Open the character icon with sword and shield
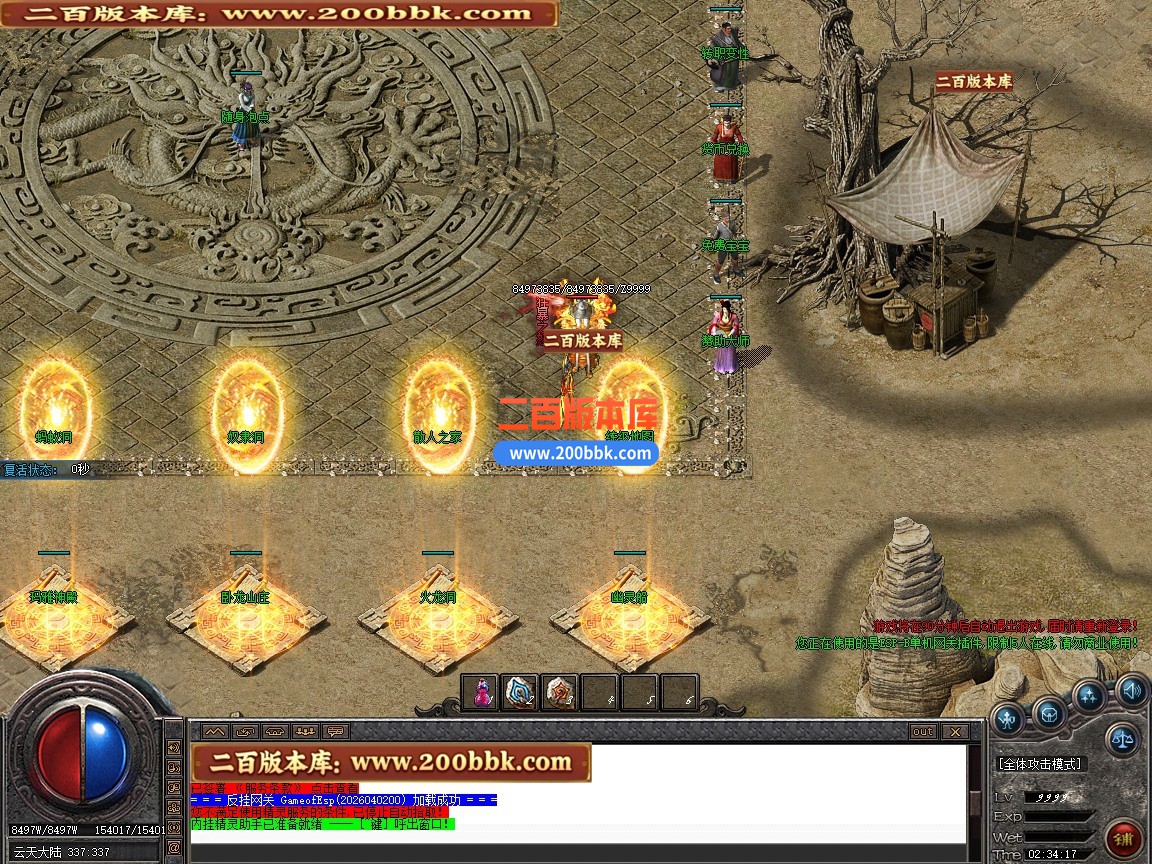The image size is (1152, 864). pos(1008,716)
